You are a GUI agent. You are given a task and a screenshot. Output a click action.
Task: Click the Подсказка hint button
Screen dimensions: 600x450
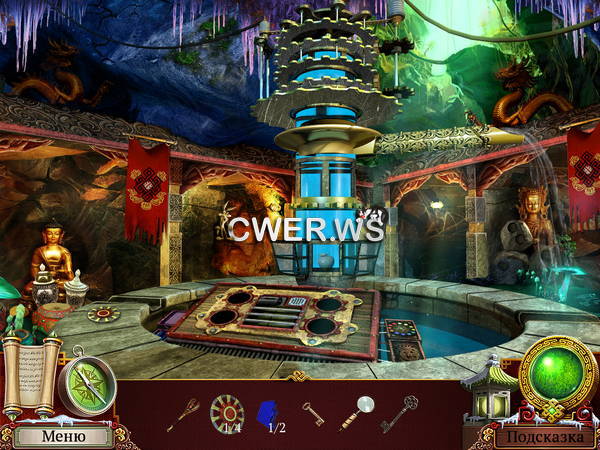543,436
